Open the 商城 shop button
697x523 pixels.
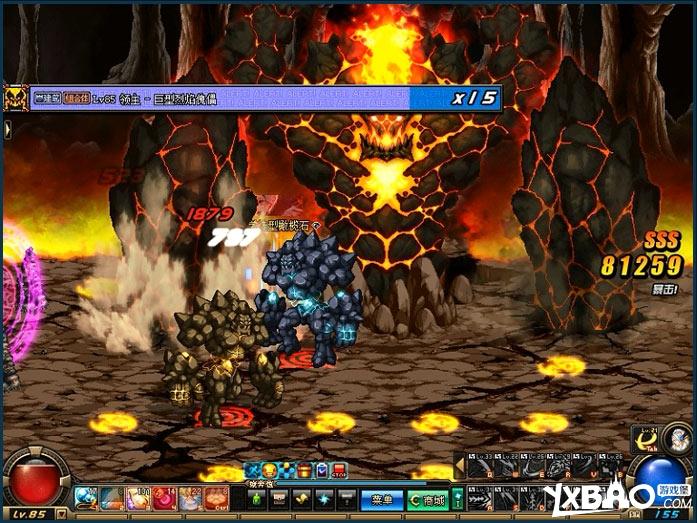pos(428,497)
